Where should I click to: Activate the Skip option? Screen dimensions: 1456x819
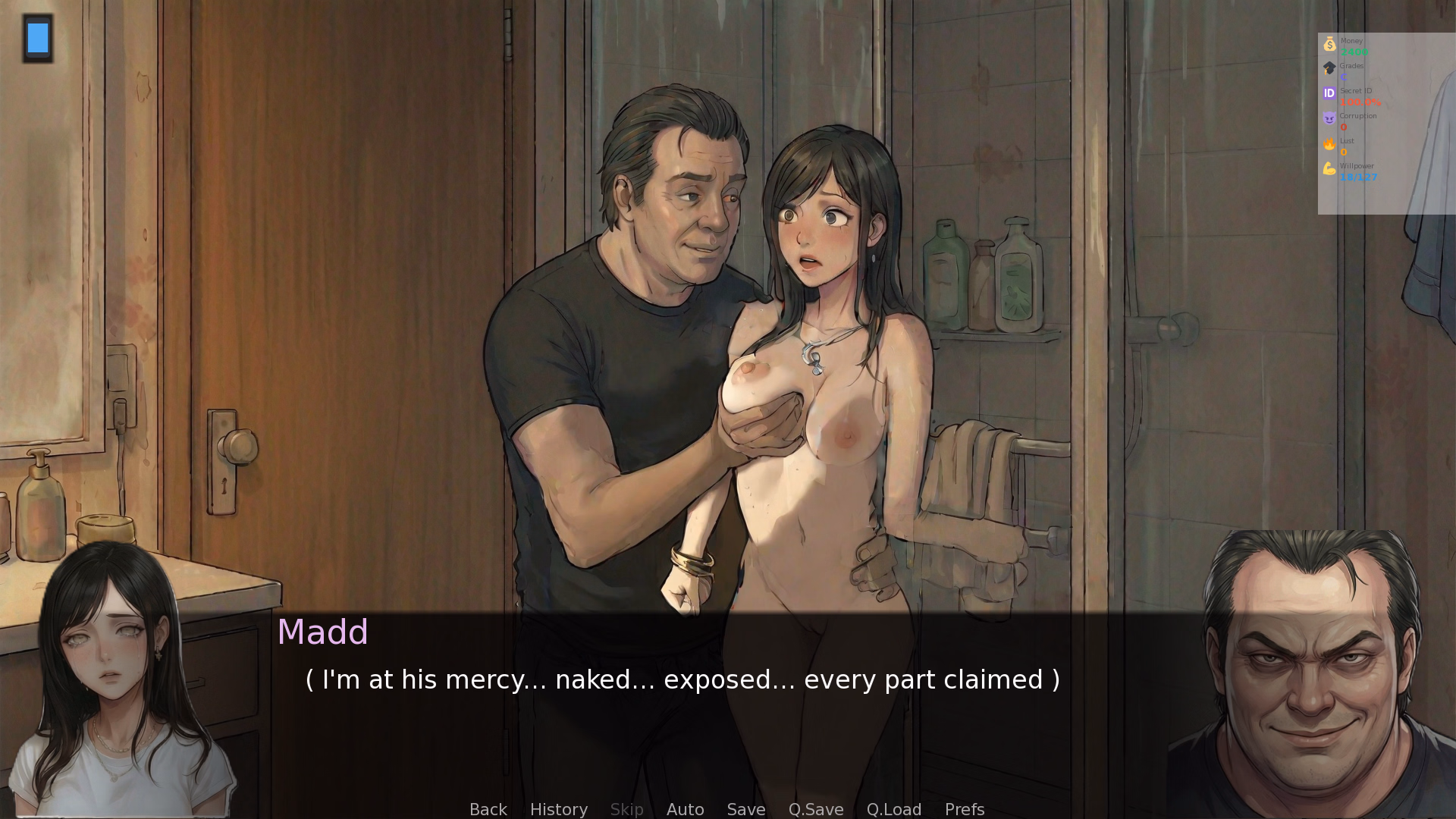(x=626, y=809)
